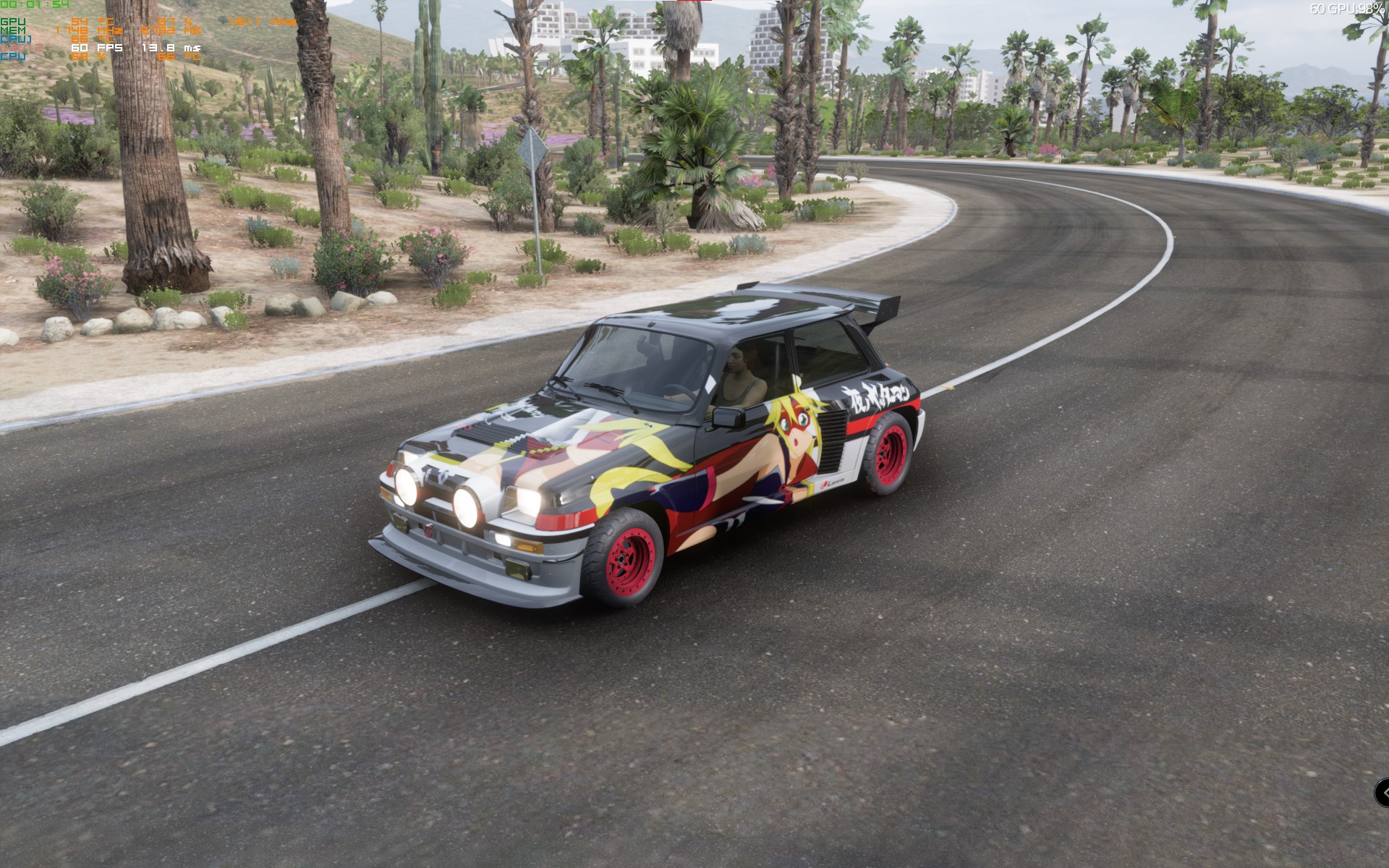Expand the black arrow overlay button
Image resolution: width=1389 pixels, height=868 pixels.
point(1382,793)
